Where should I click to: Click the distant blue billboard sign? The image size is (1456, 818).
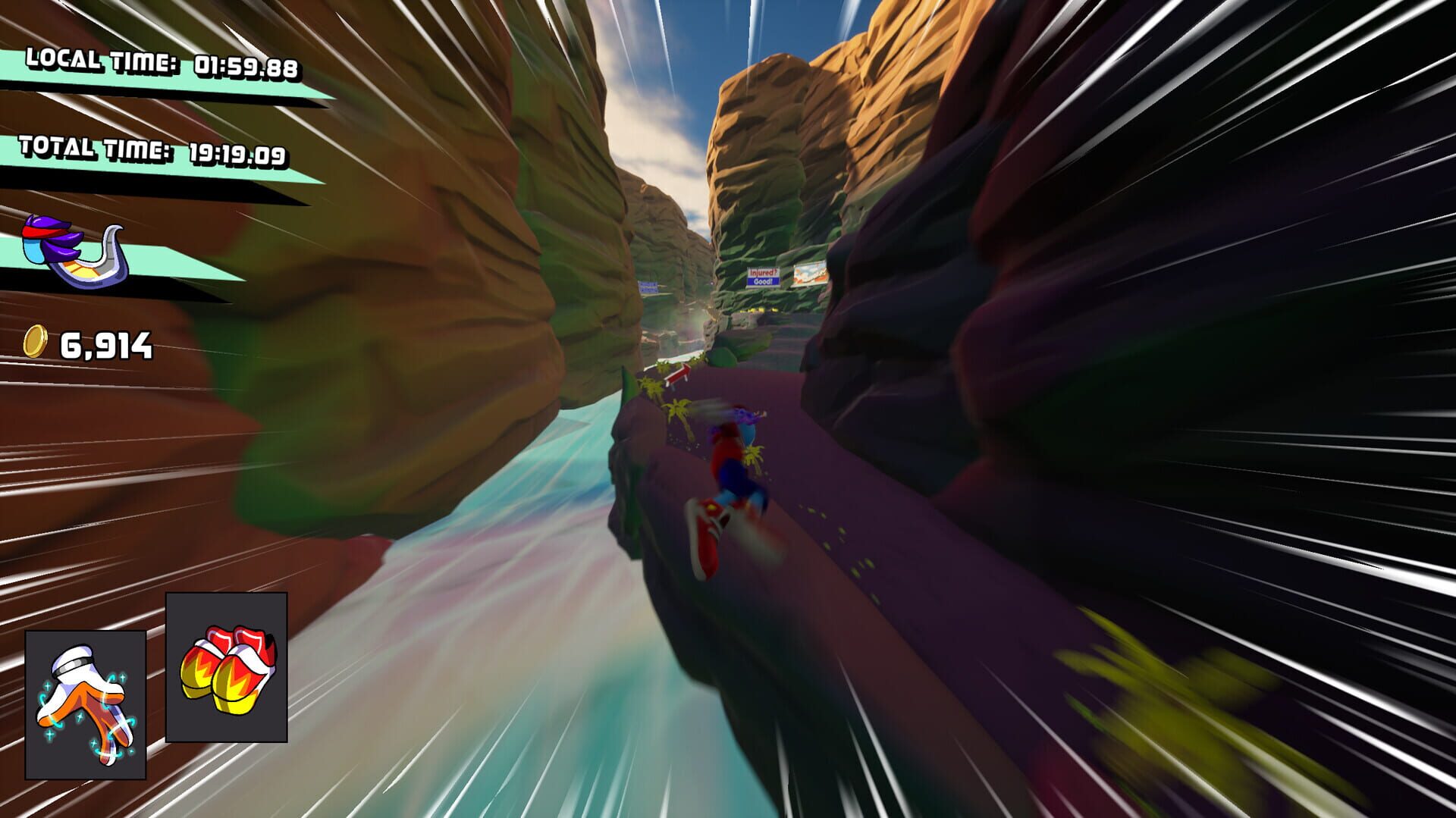click(x=648, y=287)
